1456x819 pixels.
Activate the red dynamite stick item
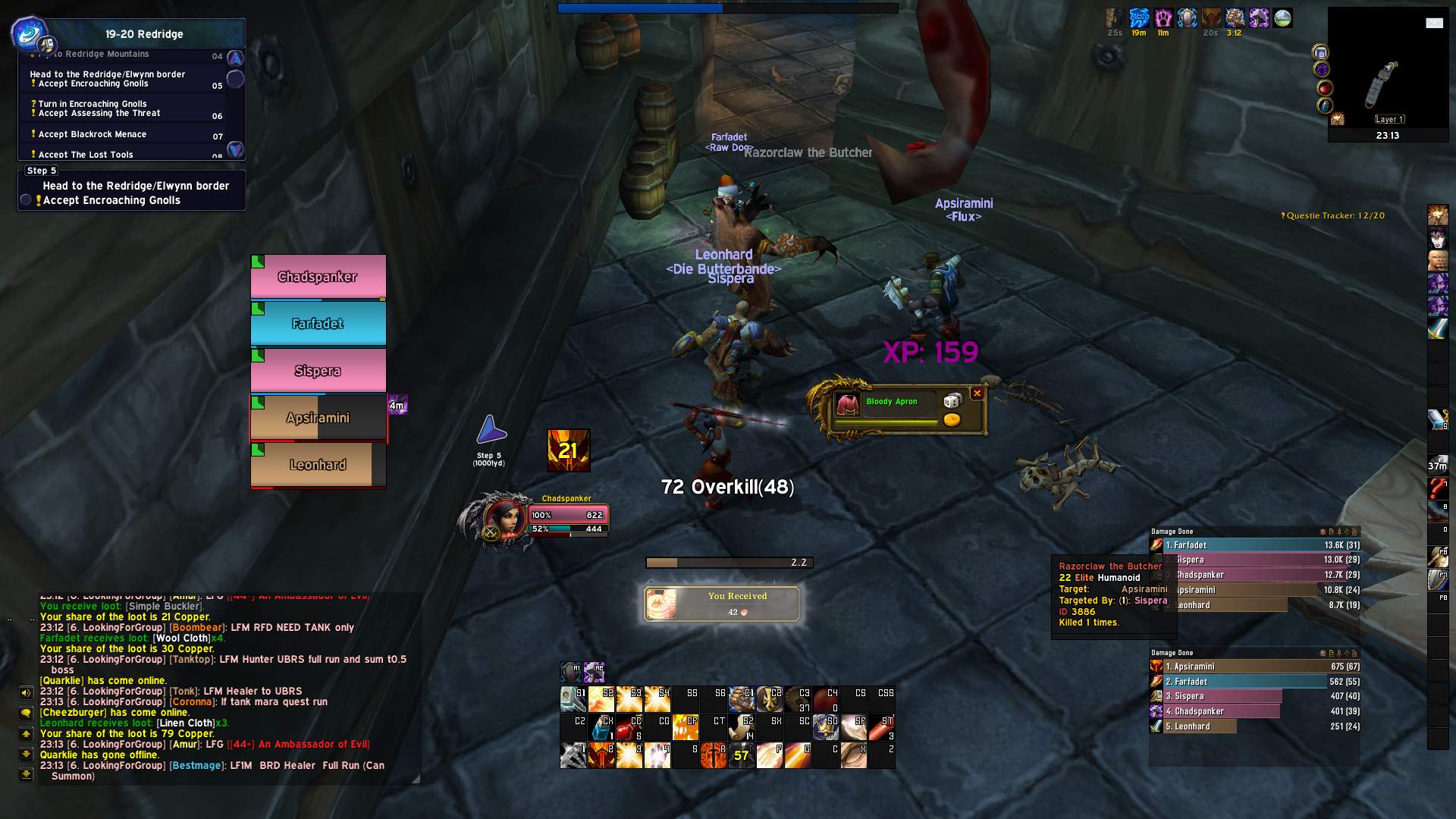tap(881, 727)
